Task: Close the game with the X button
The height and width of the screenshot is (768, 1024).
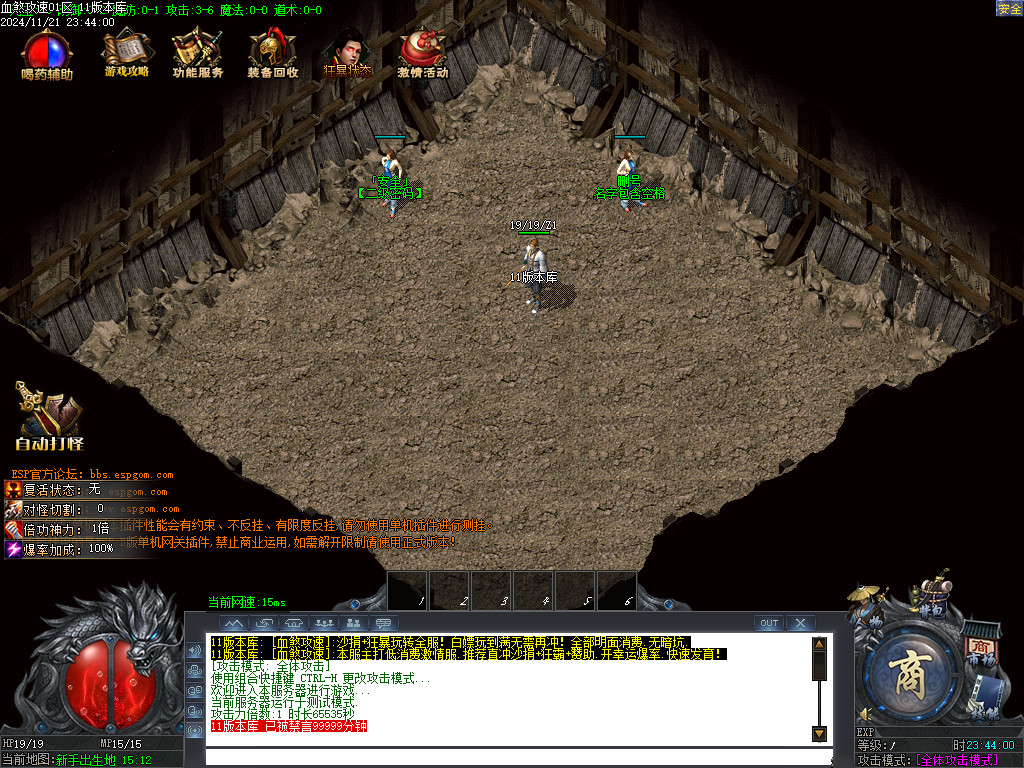Action: 800,623
